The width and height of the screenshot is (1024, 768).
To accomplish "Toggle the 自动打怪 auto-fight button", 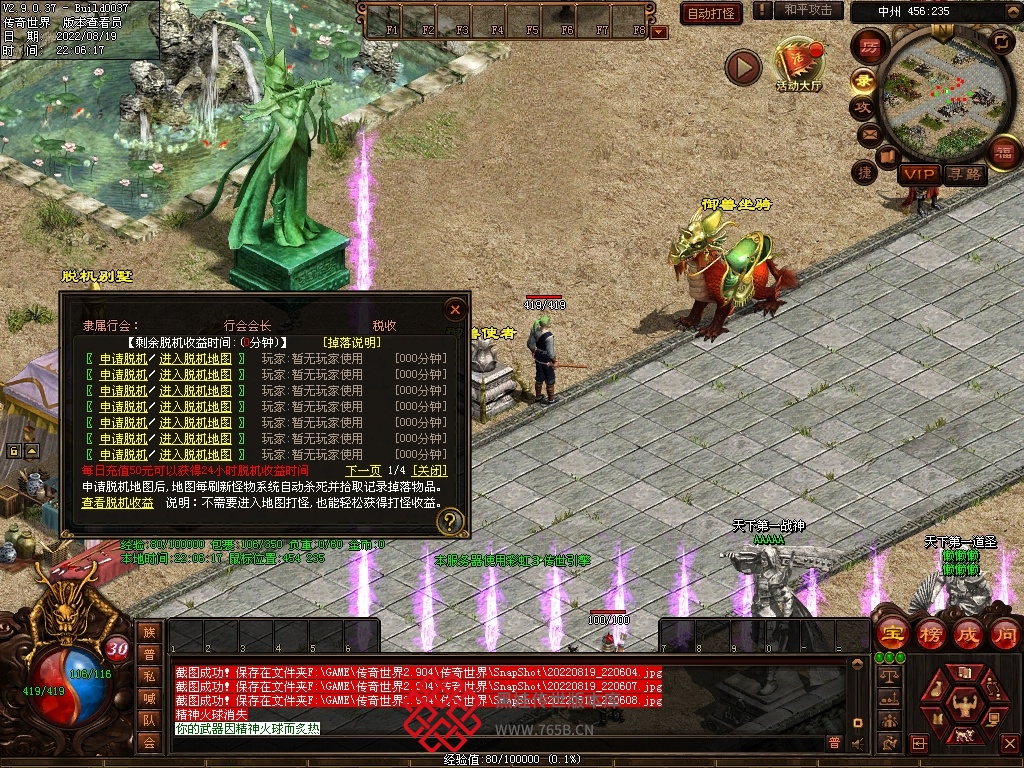I will pyautogui.click(x=711, y=13).
